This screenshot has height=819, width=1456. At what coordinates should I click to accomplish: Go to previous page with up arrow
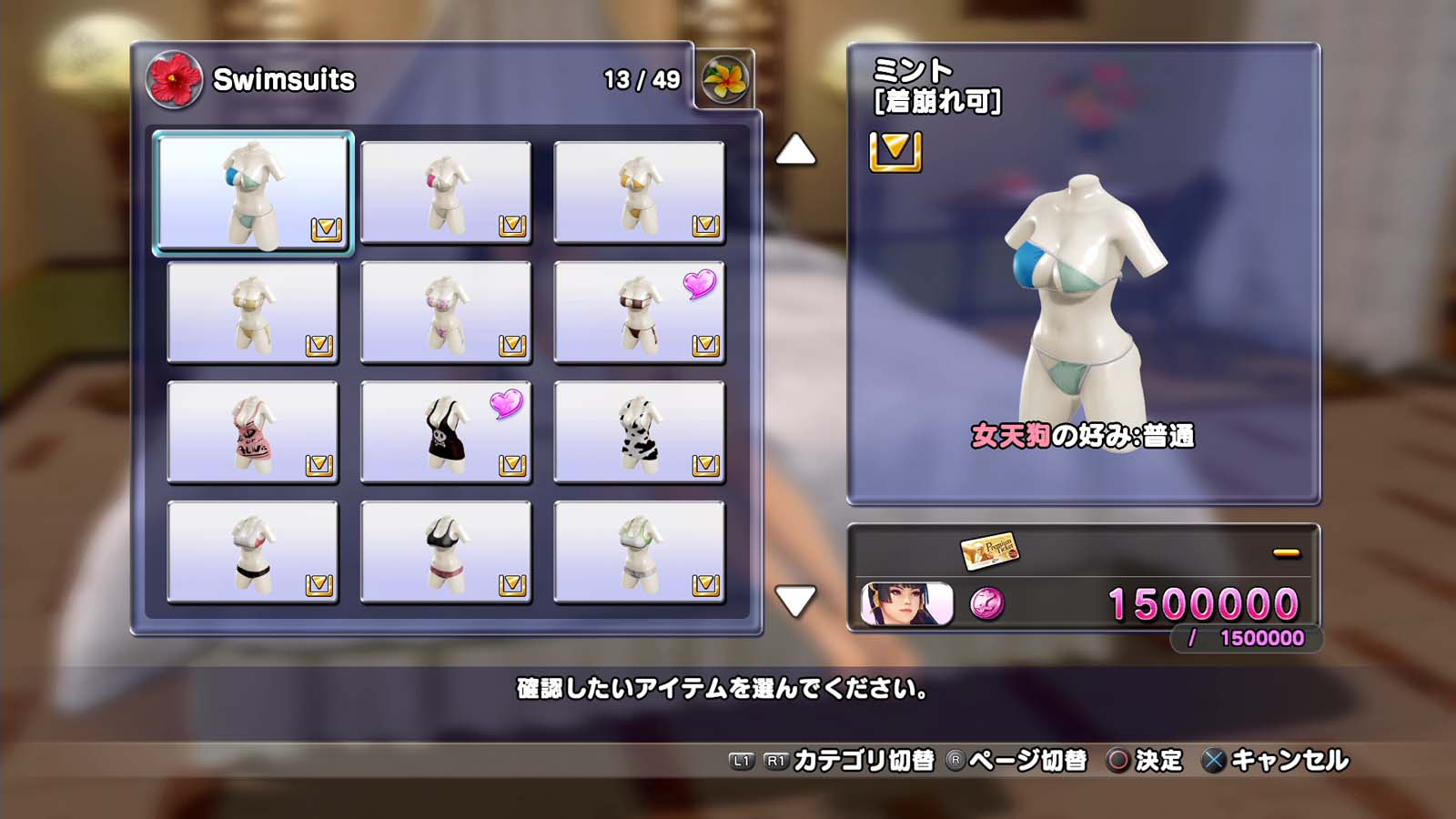click(795, 150)
